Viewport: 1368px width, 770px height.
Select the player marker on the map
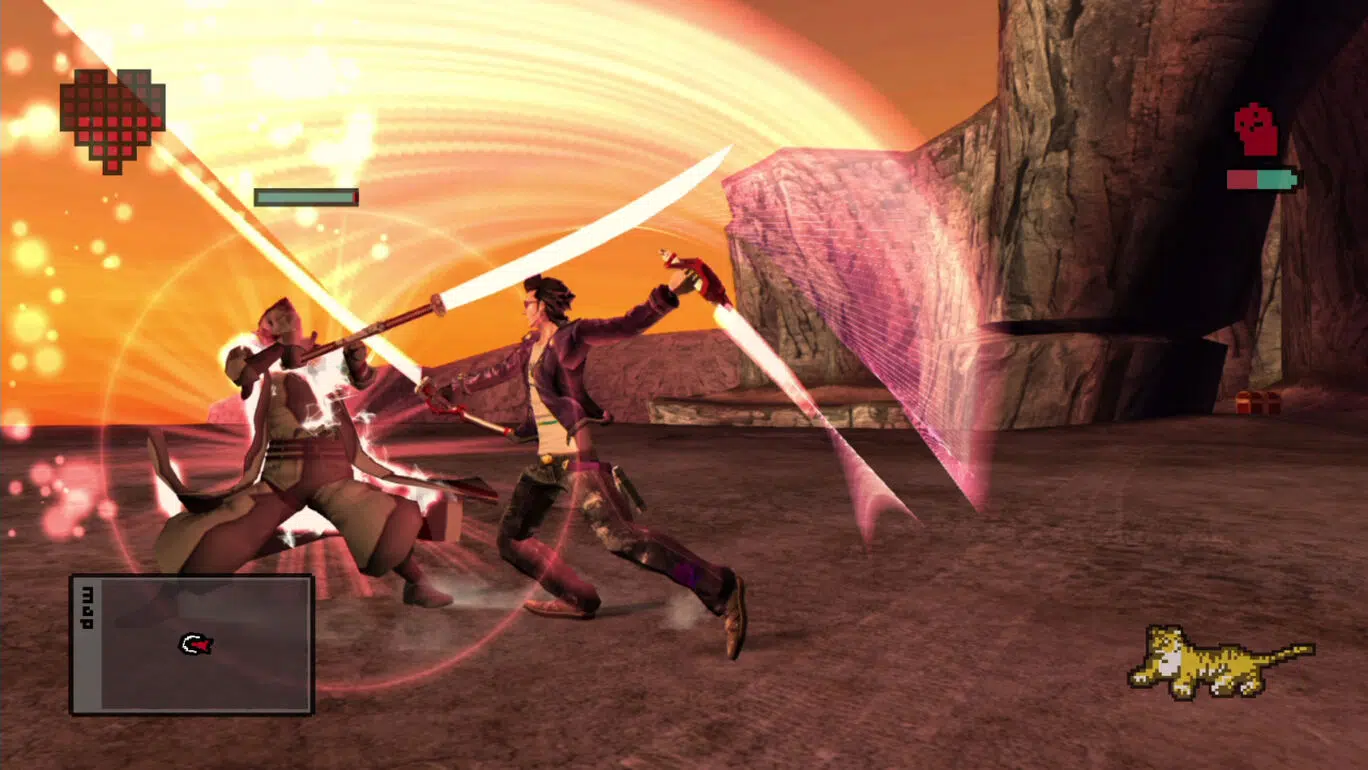coord(196,645)
